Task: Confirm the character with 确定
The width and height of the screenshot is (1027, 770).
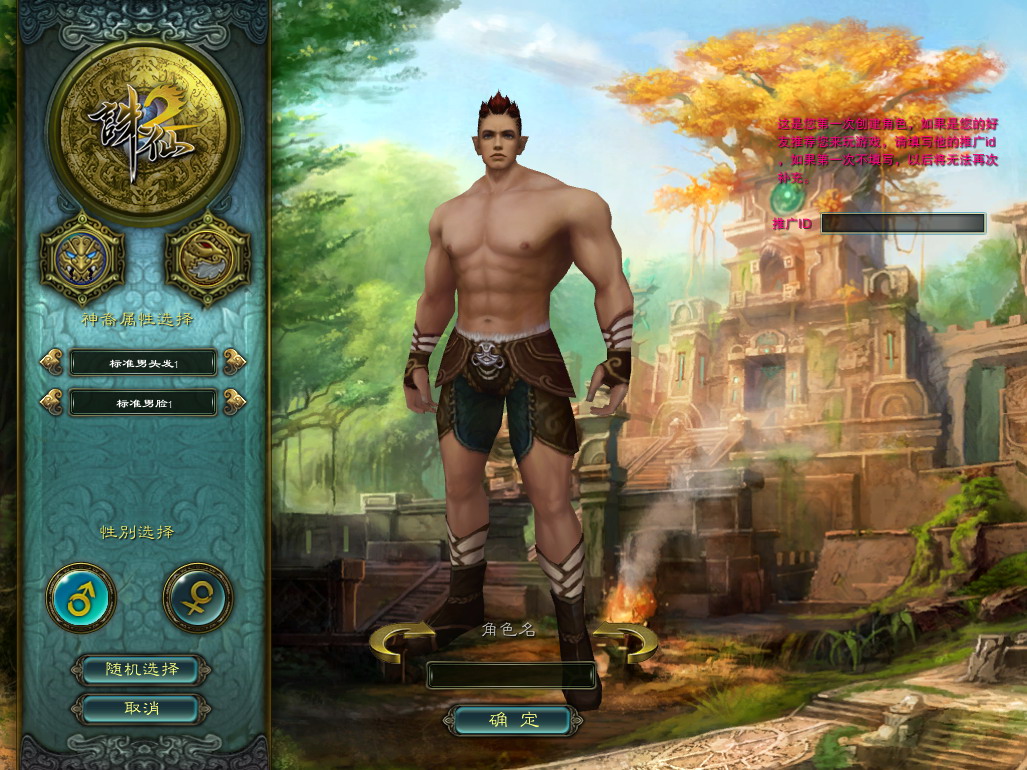Action: 513,719
